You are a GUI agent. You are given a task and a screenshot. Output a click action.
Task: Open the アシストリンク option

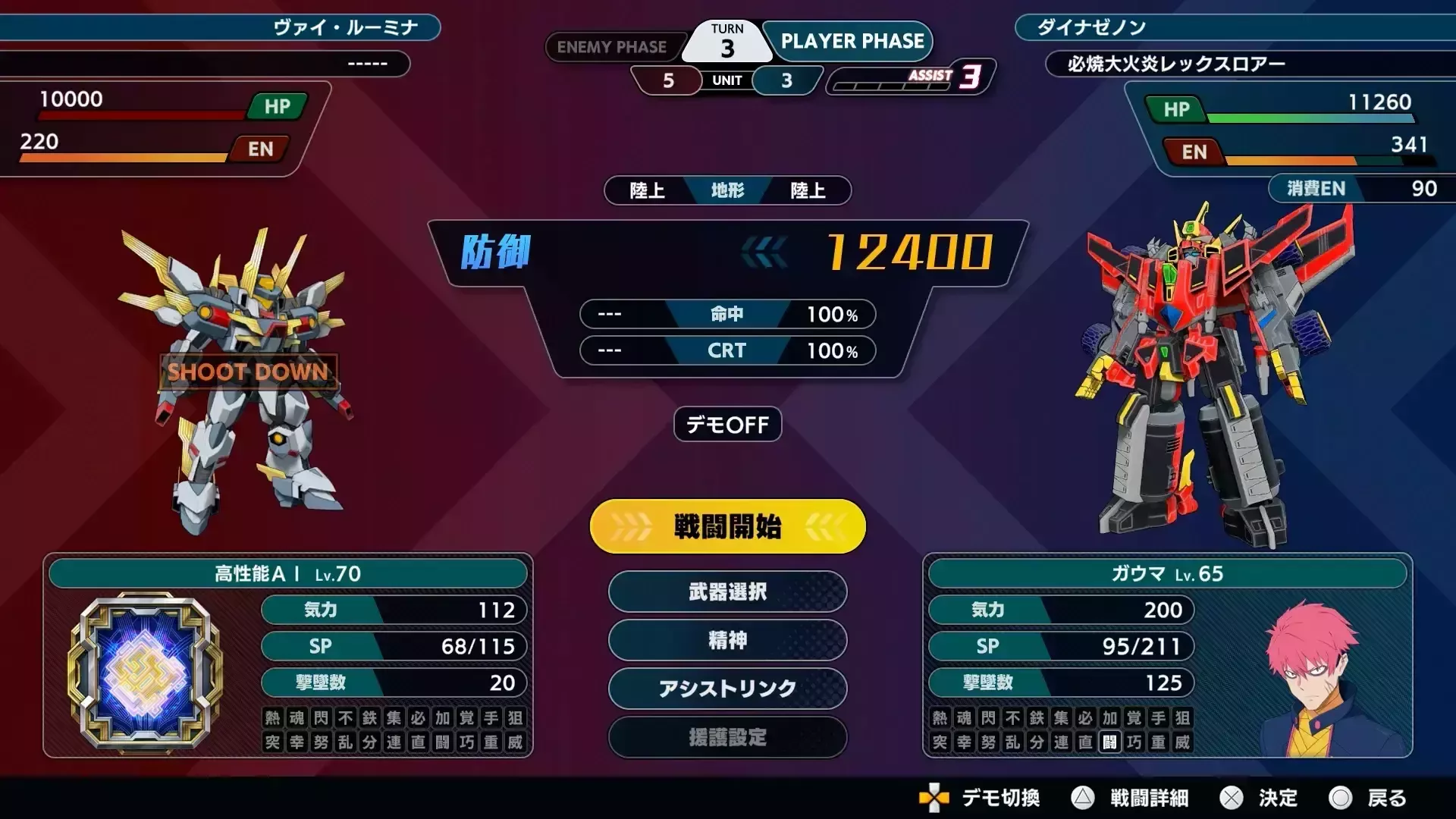click(726, 689)
